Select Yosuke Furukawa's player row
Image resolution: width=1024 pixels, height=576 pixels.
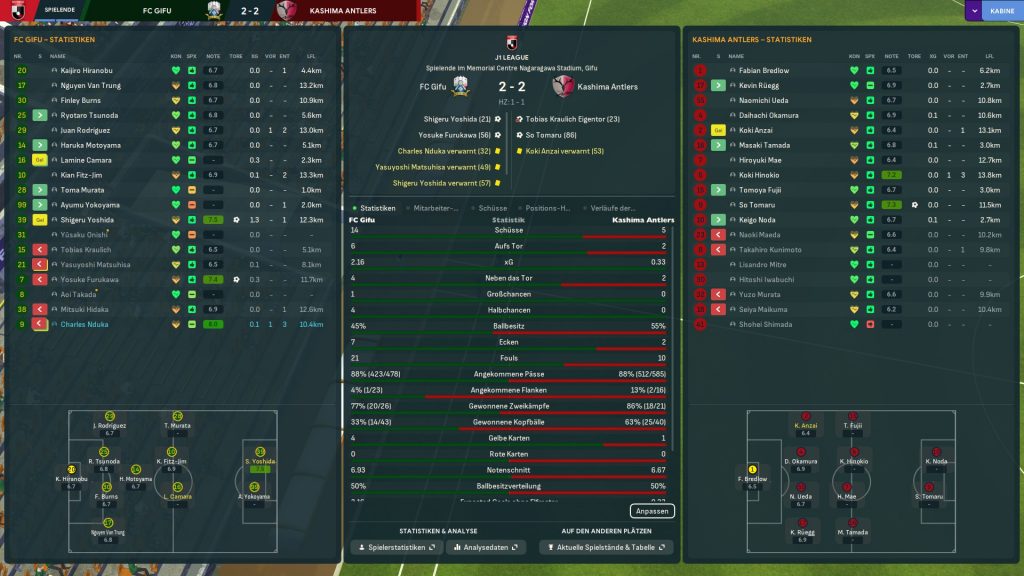(x=90, y=280)
